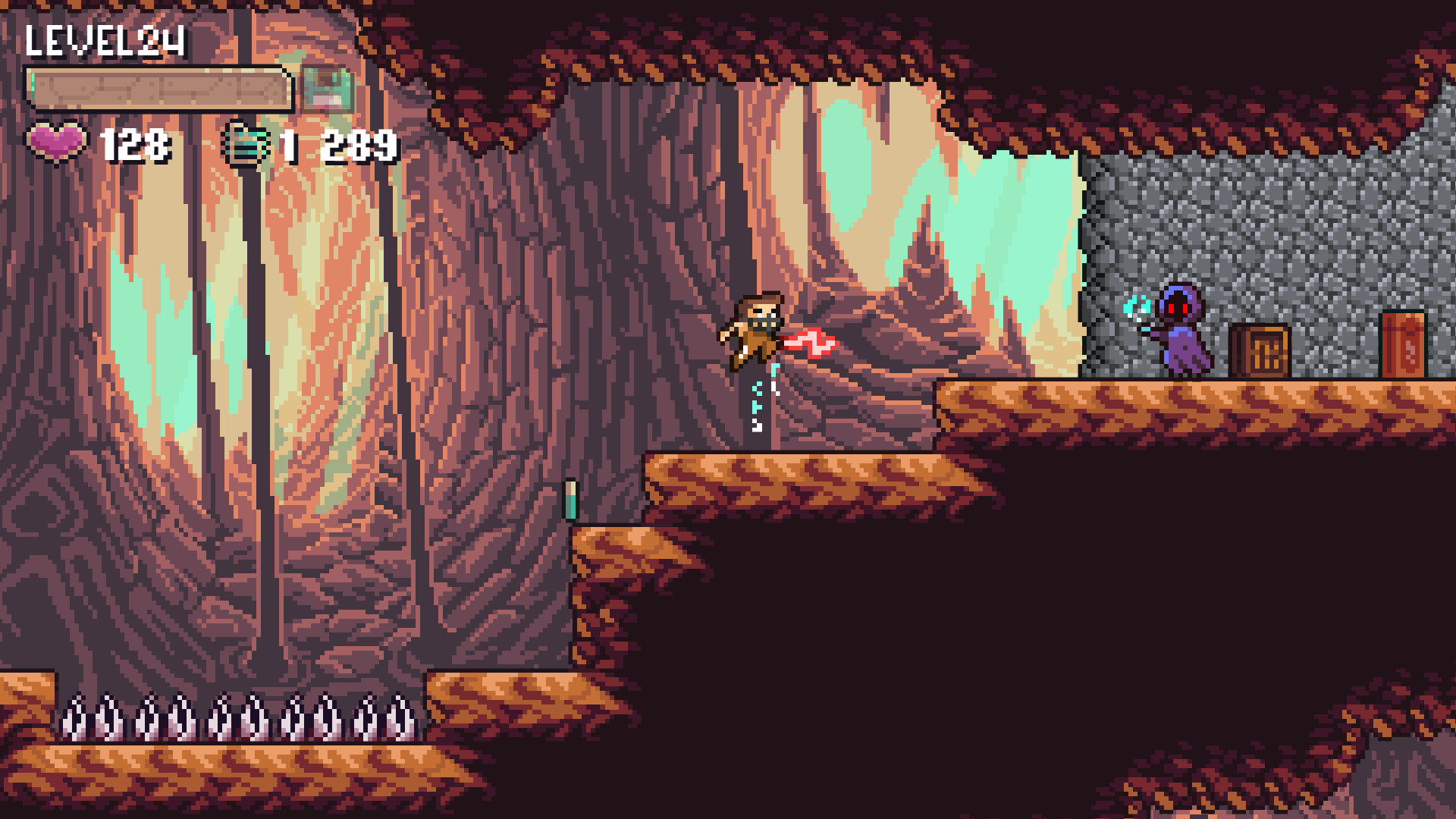This screenshot has height=819, width=1456.
Task: Click the health value 128
Action: point(133,144)
